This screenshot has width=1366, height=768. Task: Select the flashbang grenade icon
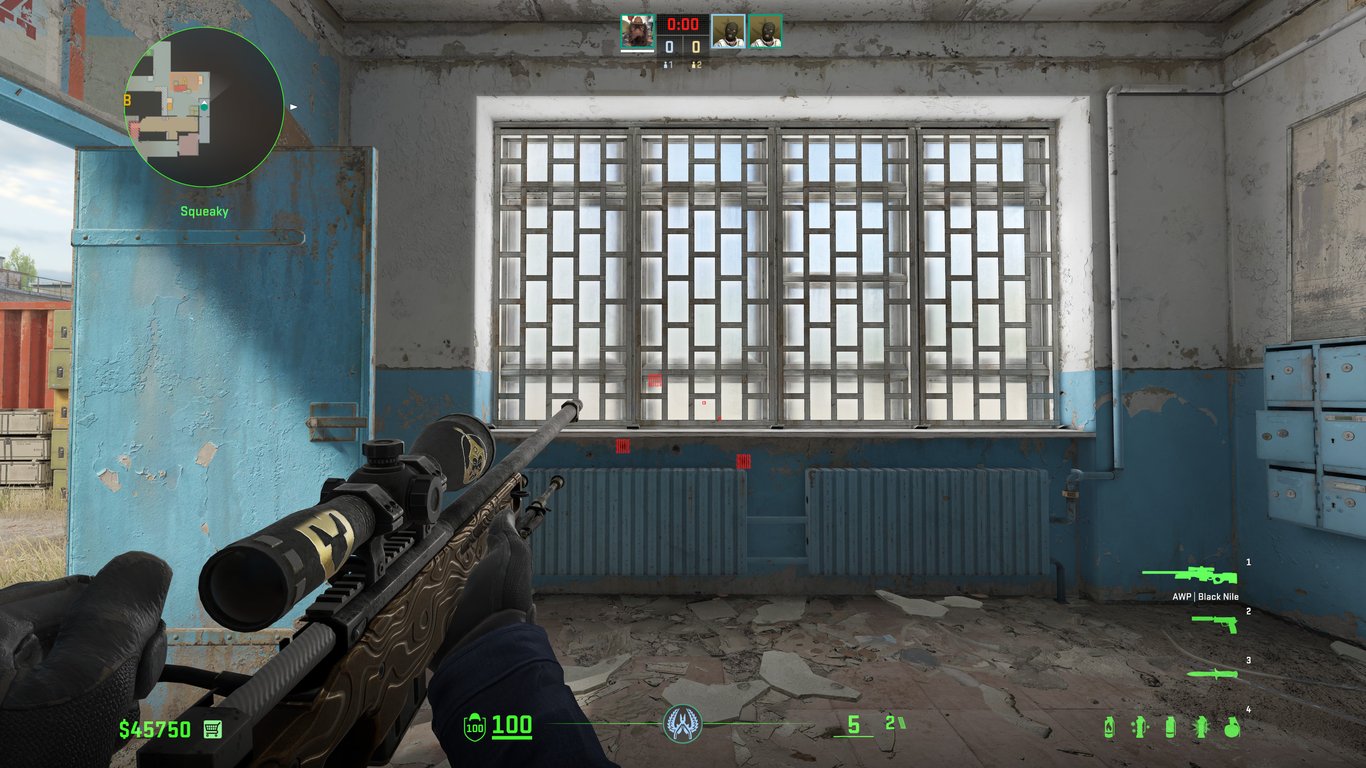pos(1201,727)
